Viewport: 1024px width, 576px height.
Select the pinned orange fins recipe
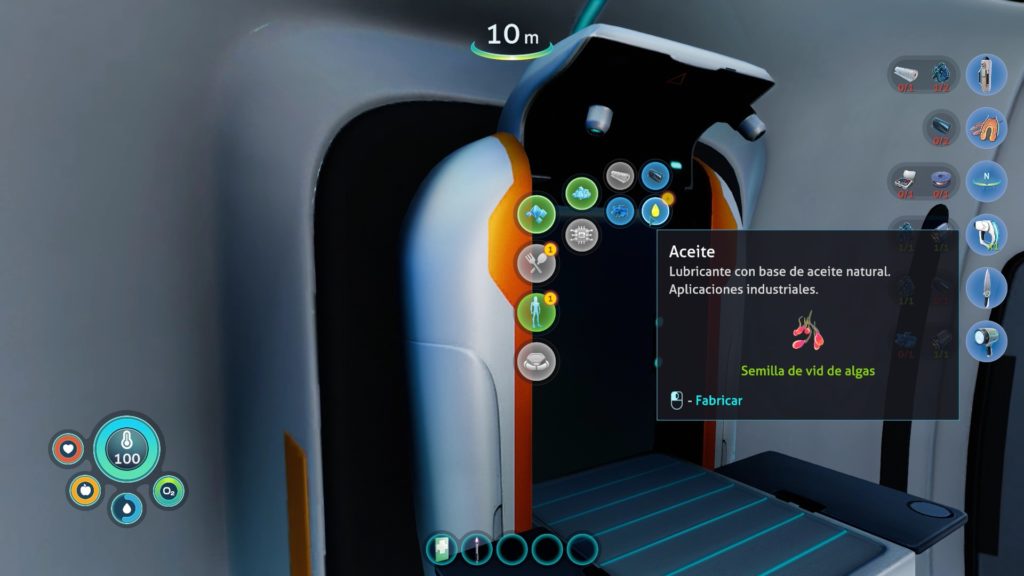[x=986, y=128]
